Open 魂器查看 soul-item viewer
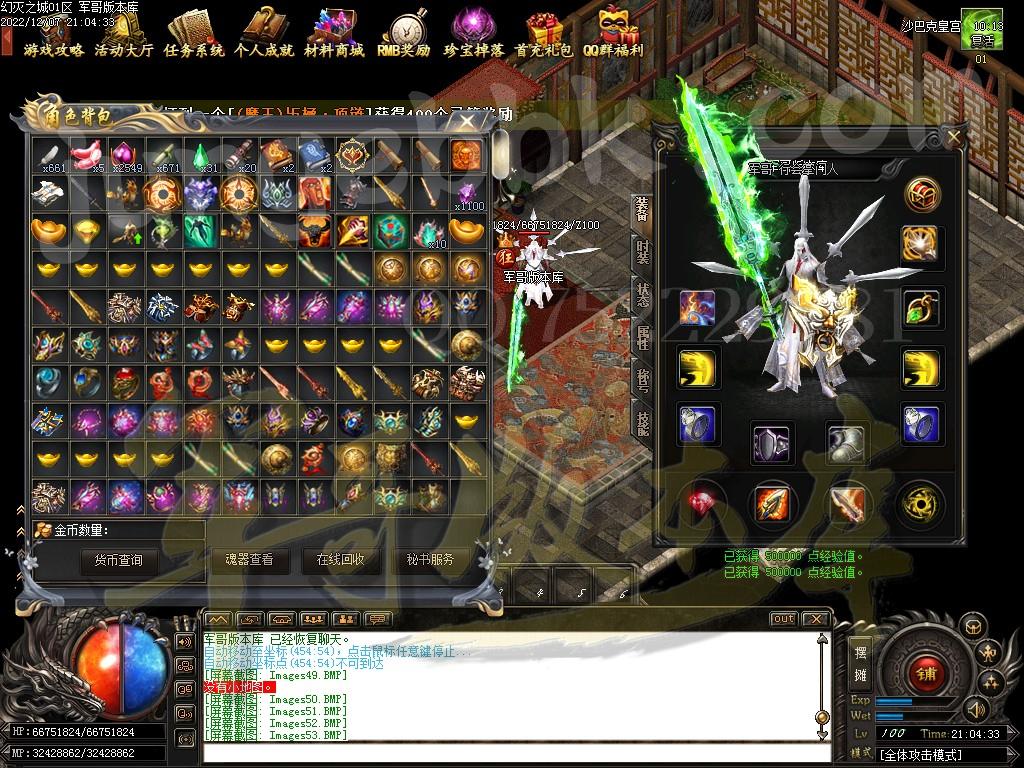 pyautogui.click(x=249, y=560)
